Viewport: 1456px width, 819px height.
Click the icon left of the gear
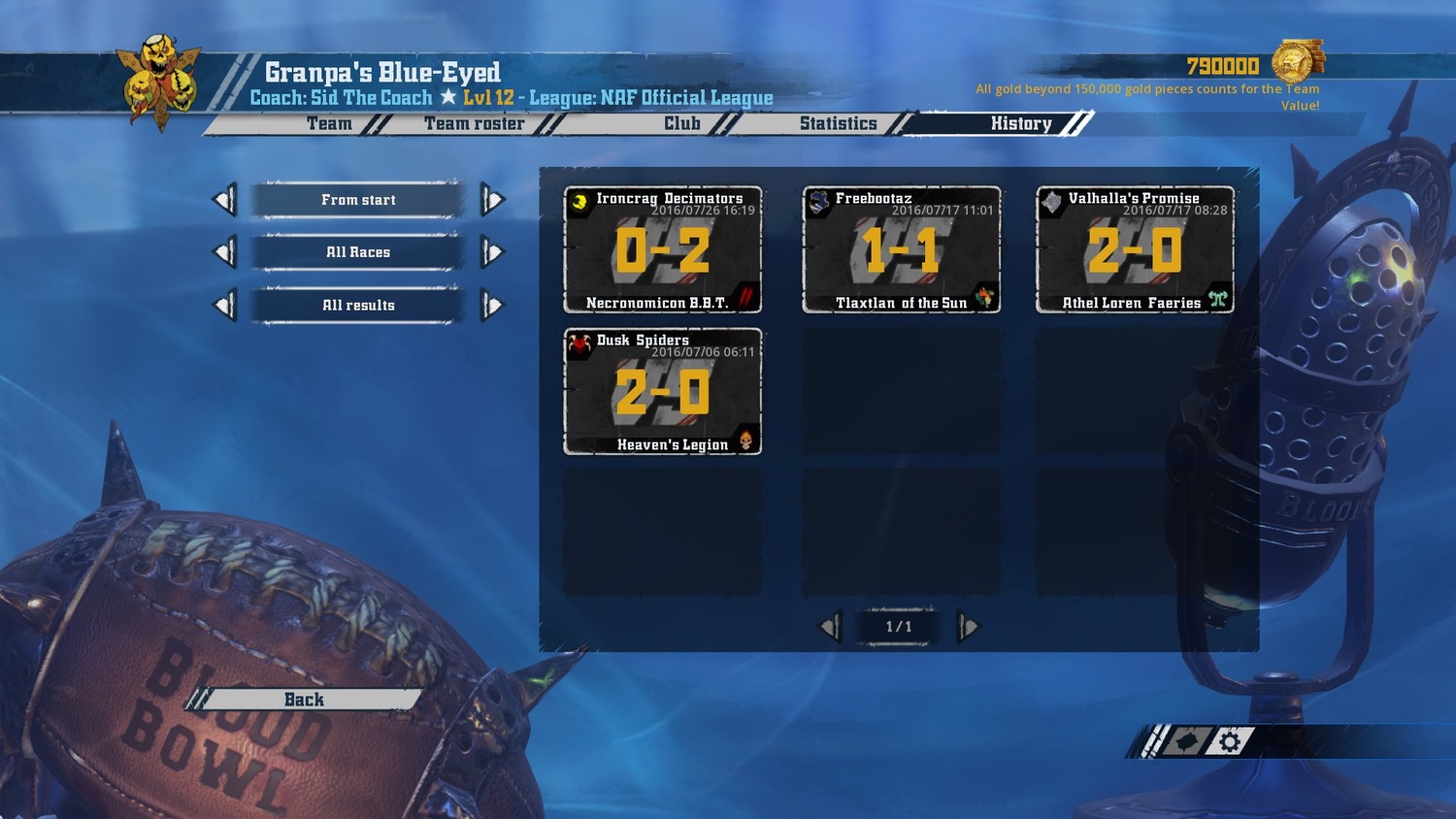1186,742
